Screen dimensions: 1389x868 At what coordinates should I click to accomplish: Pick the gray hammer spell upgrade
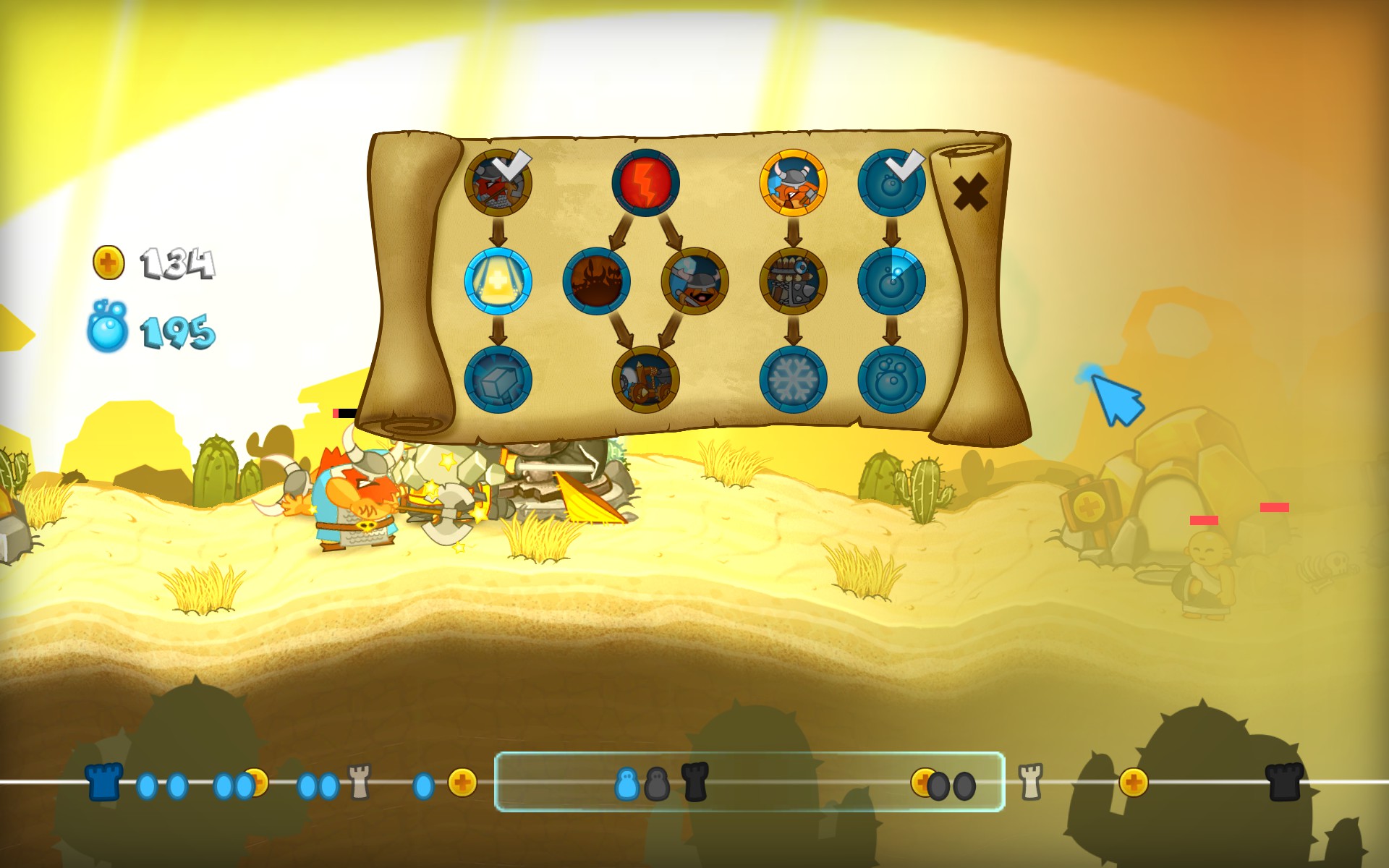(498, 380)
